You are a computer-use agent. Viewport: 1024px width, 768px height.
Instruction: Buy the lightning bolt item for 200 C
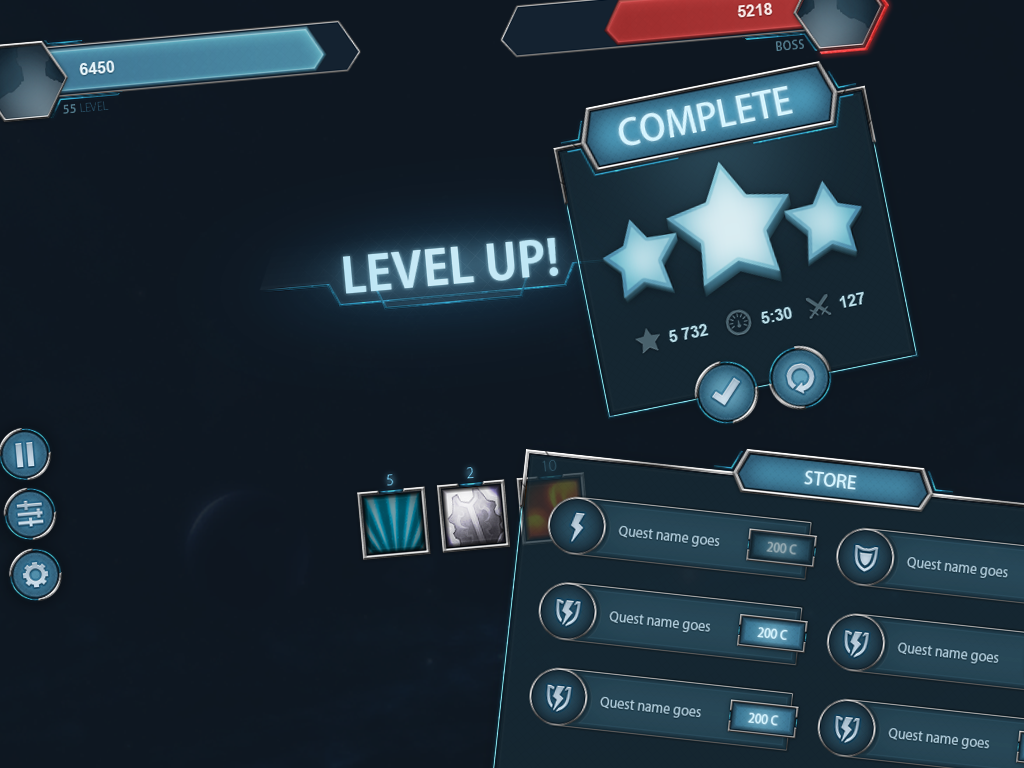coord(780,547)
